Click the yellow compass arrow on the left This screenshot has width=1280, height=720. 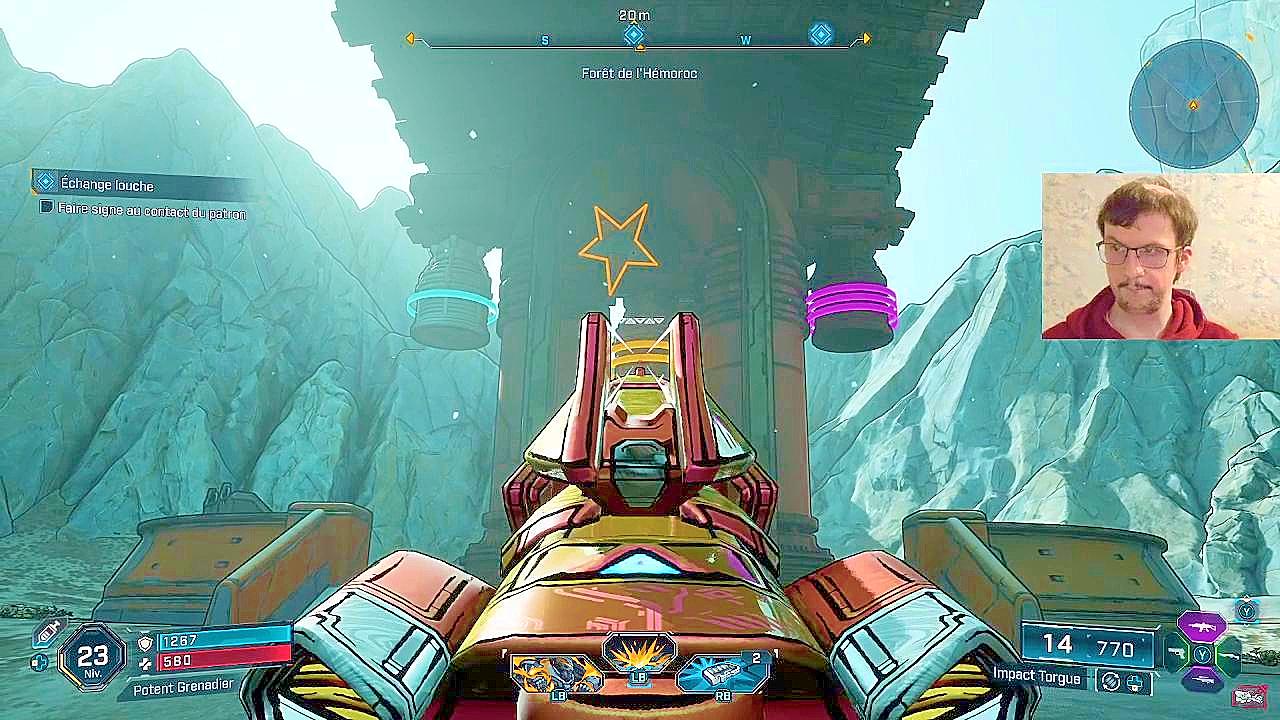tap(411, 38)
